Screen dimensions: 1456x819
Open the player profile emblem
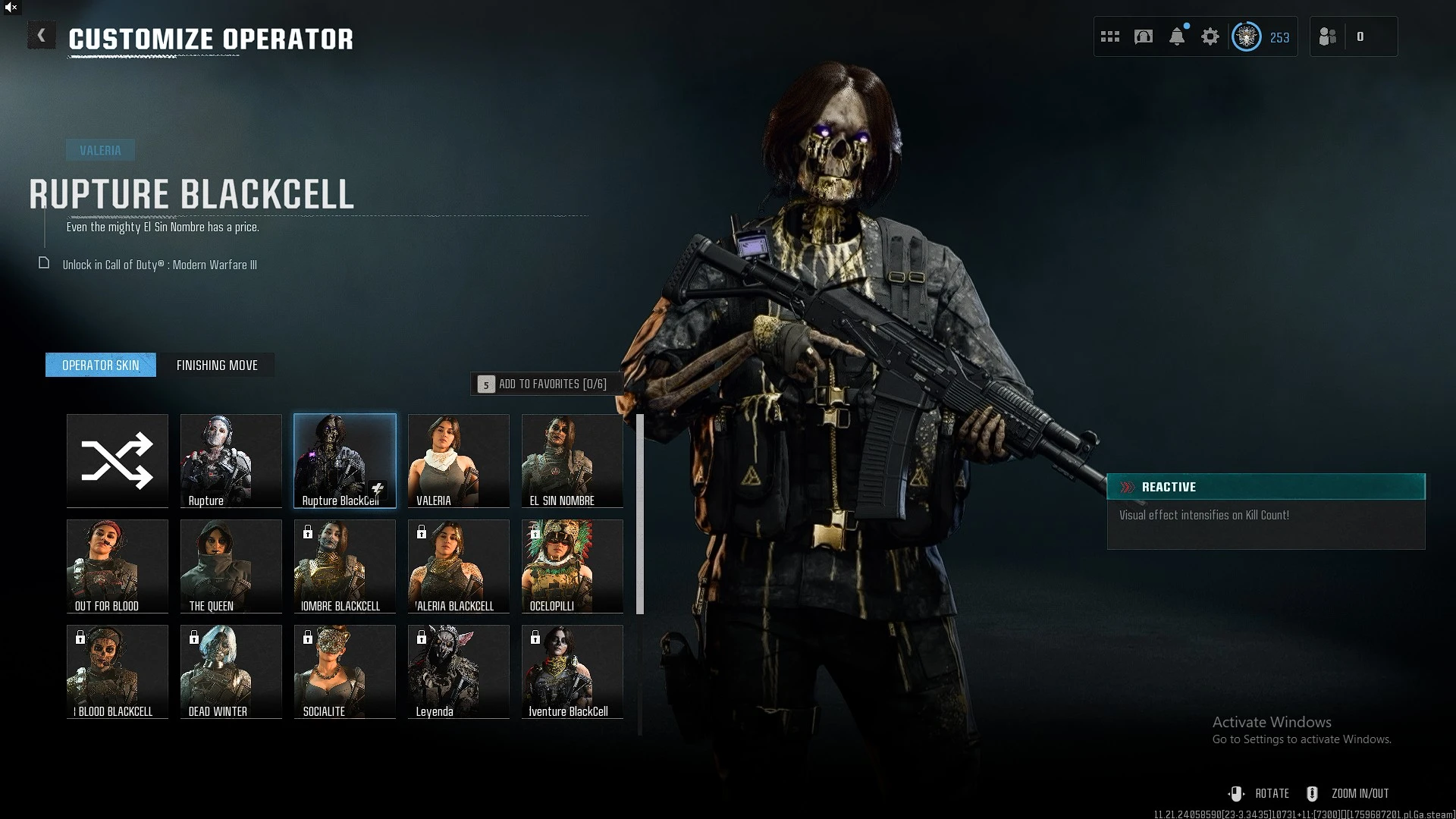click(x=1247, y=36)
